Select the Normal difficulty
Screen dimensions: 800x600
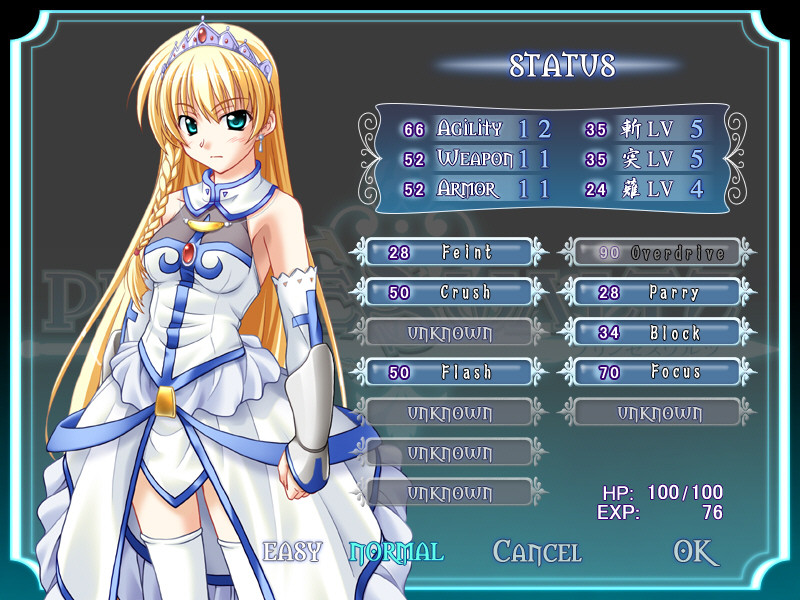396,551
